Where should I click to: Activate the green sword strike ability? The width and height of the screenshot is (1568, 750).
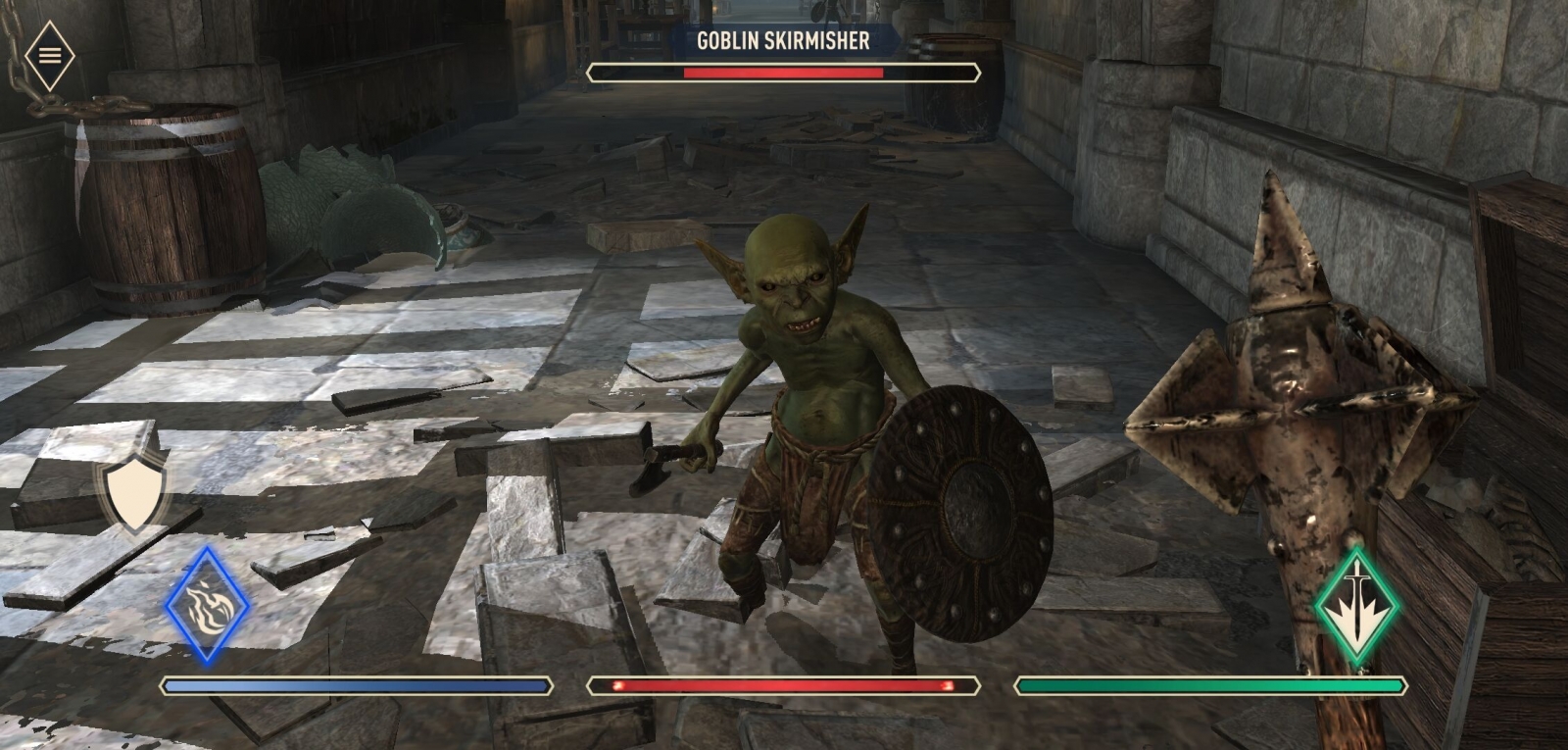(x=1357, y=607)
